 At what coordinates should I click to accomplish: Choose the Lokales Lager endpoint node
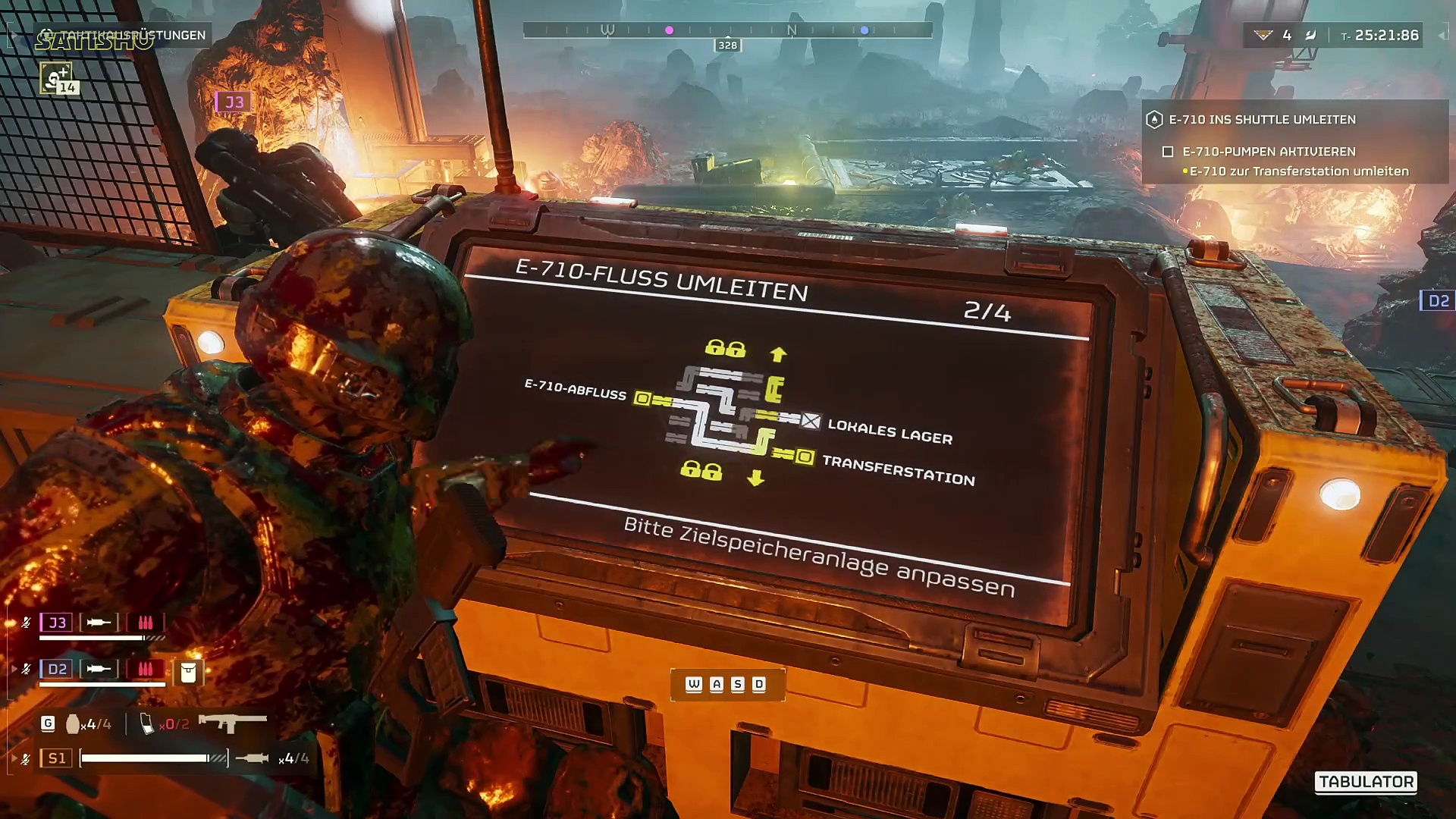click(811, 421)
